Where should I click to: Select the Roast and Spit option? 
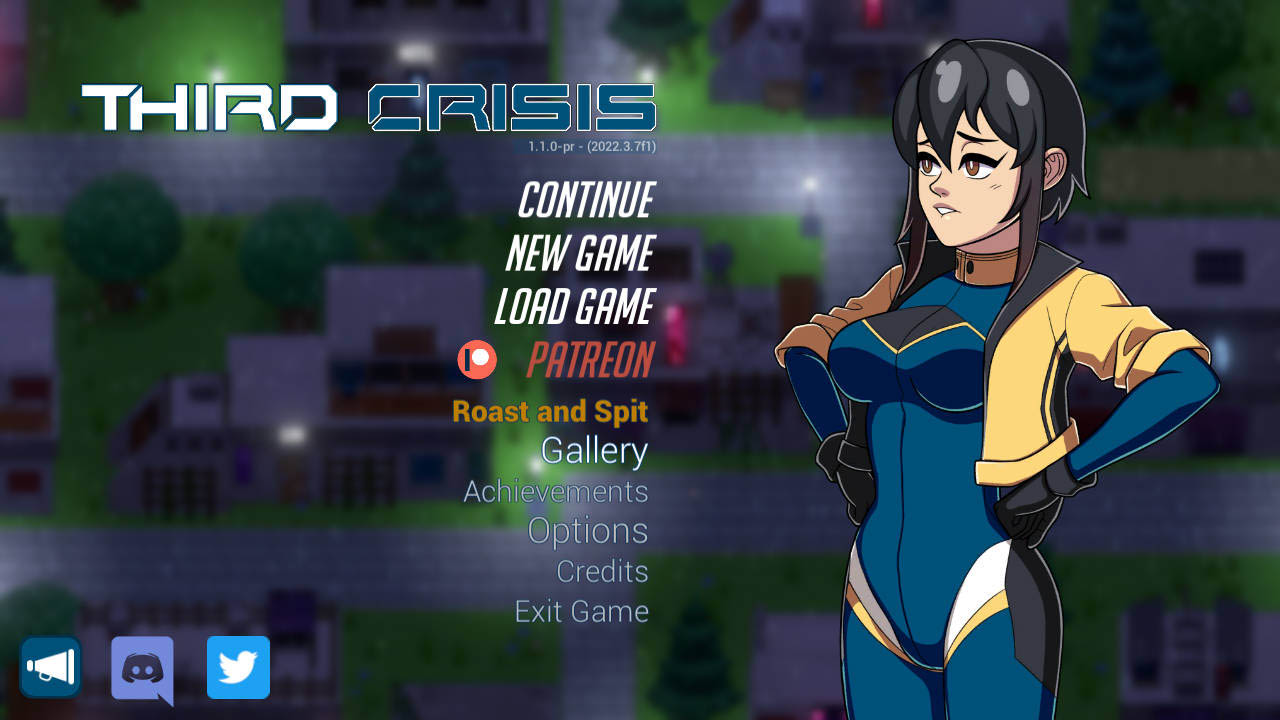tap(550, 411)
